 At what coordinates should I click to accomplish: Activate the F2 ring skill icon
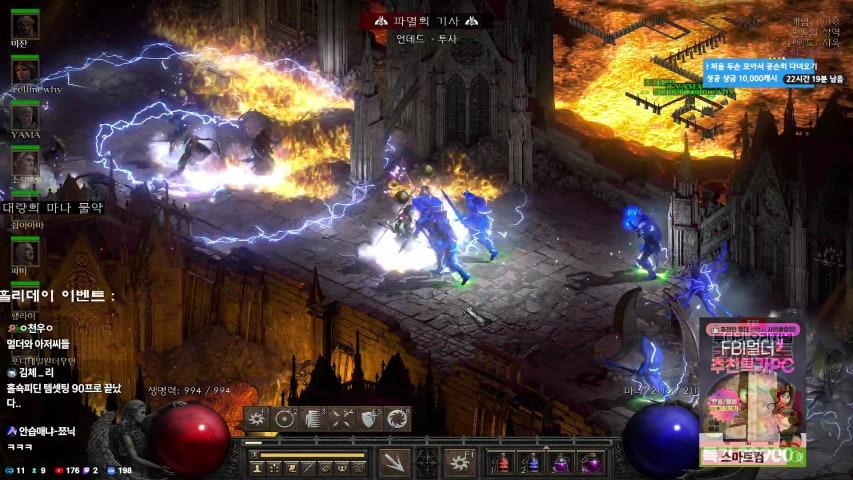286,419
